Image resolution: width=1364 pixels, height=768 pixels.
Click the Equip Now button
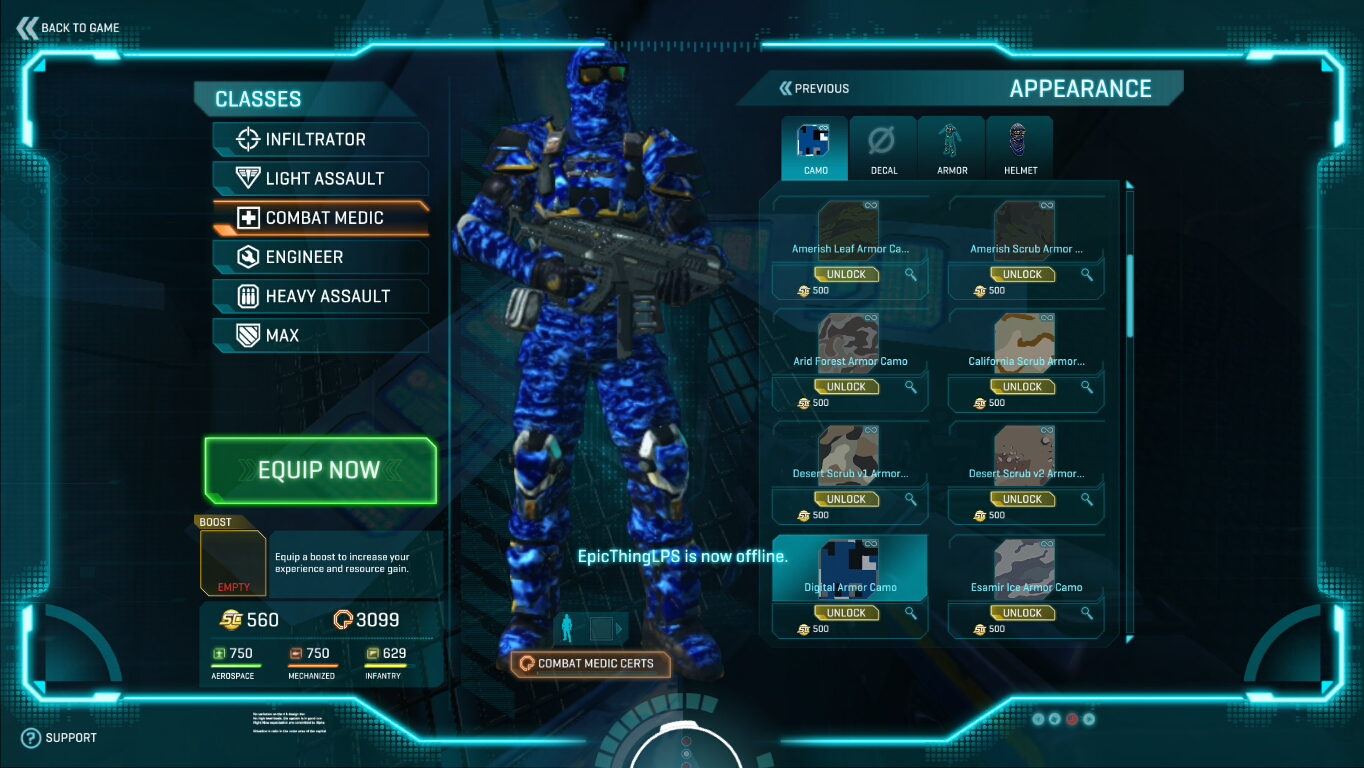click(x=320, y=470)
